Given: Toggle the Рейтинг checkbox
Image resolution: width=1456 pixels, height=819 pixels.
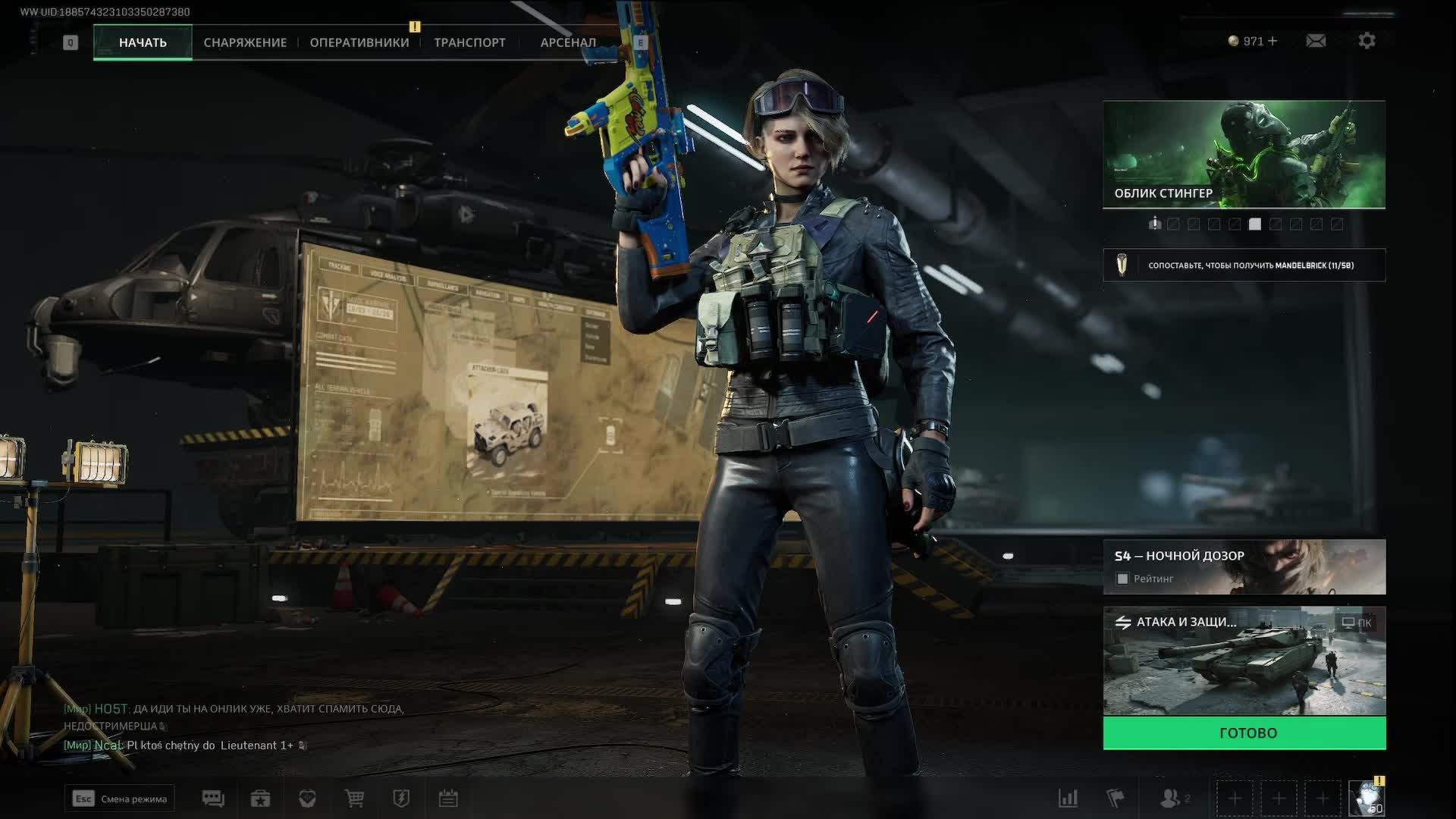Looking at the screenshot, I should click(1123, 579).
